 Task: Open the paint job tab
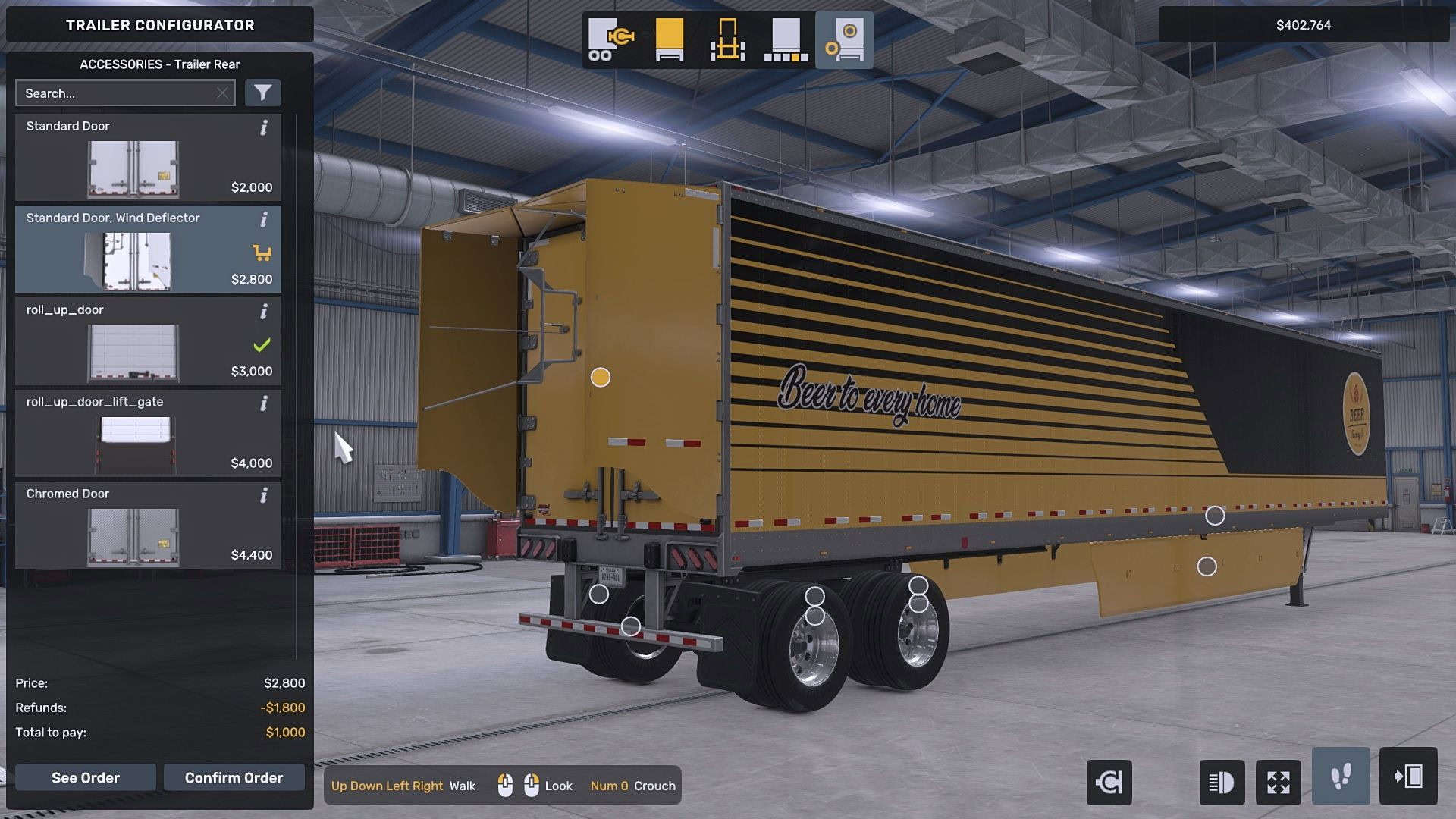pyautogui.click(x=786, y=39)
